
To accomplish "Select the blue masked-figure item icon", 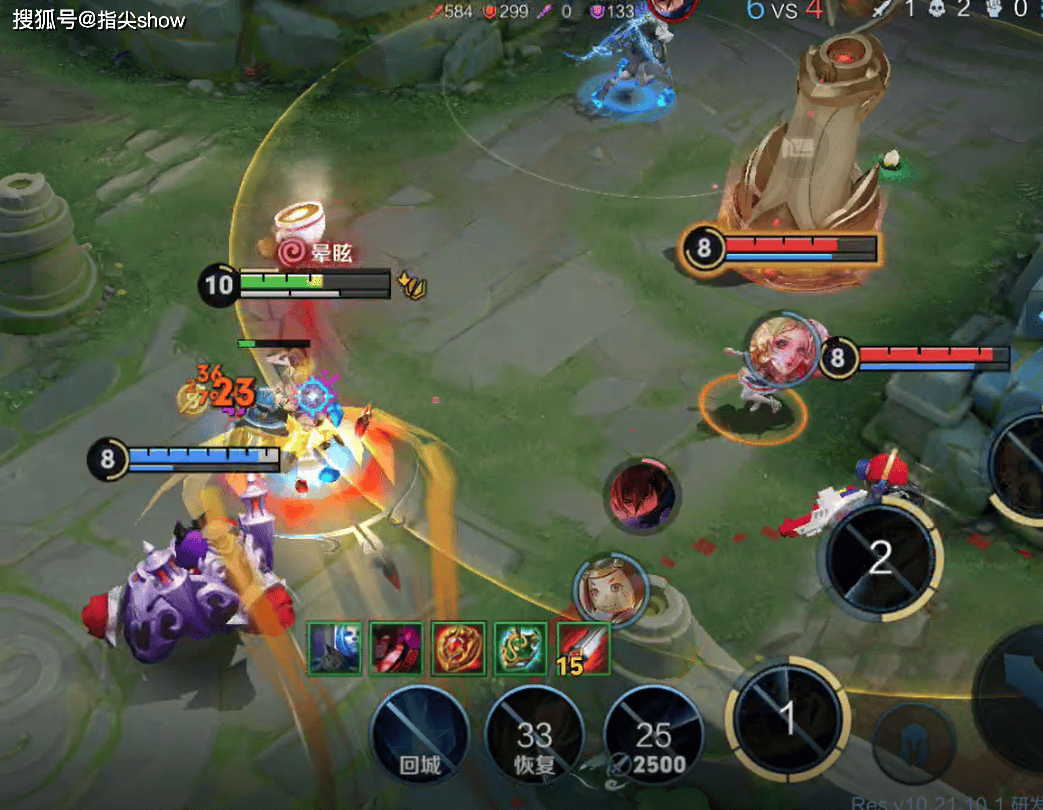I will pyautogui.click(x=334, y=648).
